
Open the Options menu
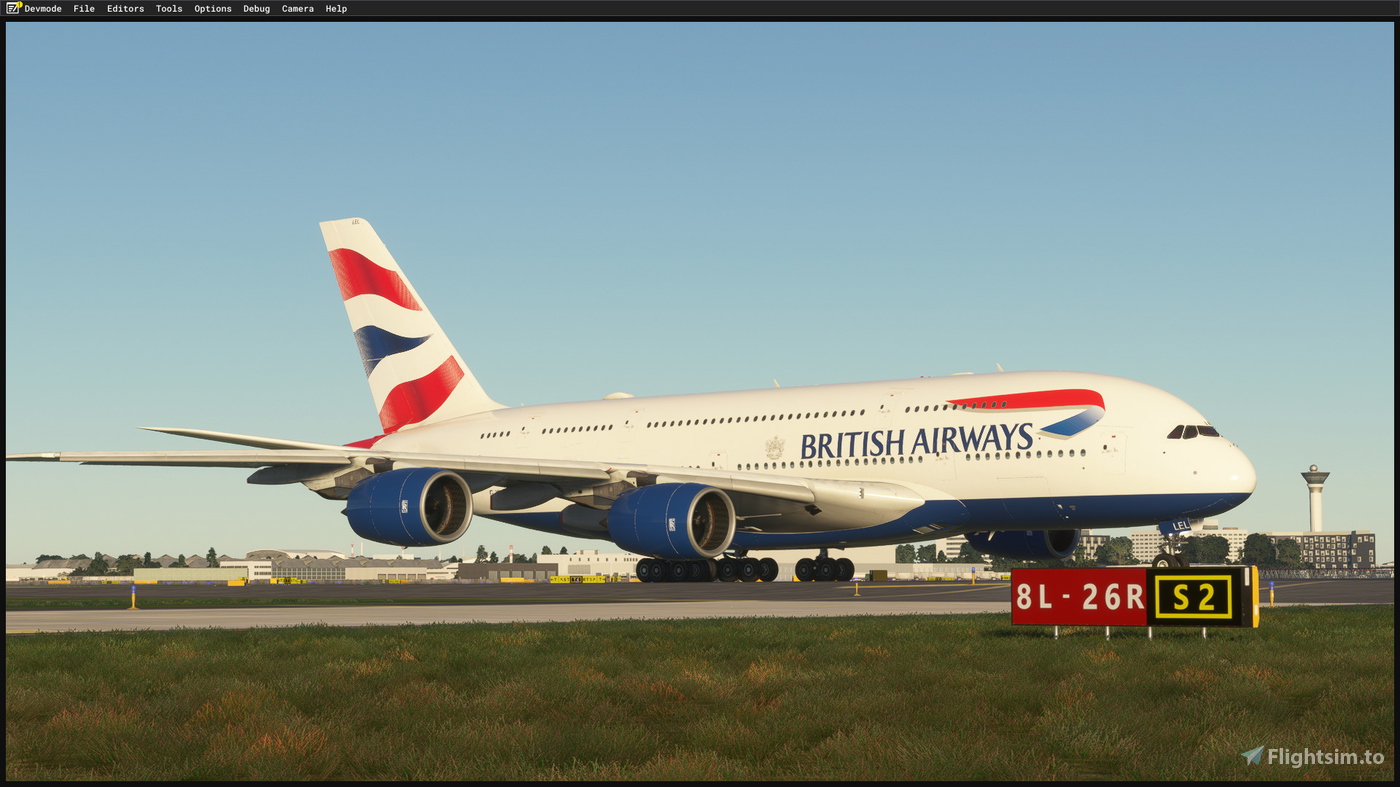click(212, 8)
